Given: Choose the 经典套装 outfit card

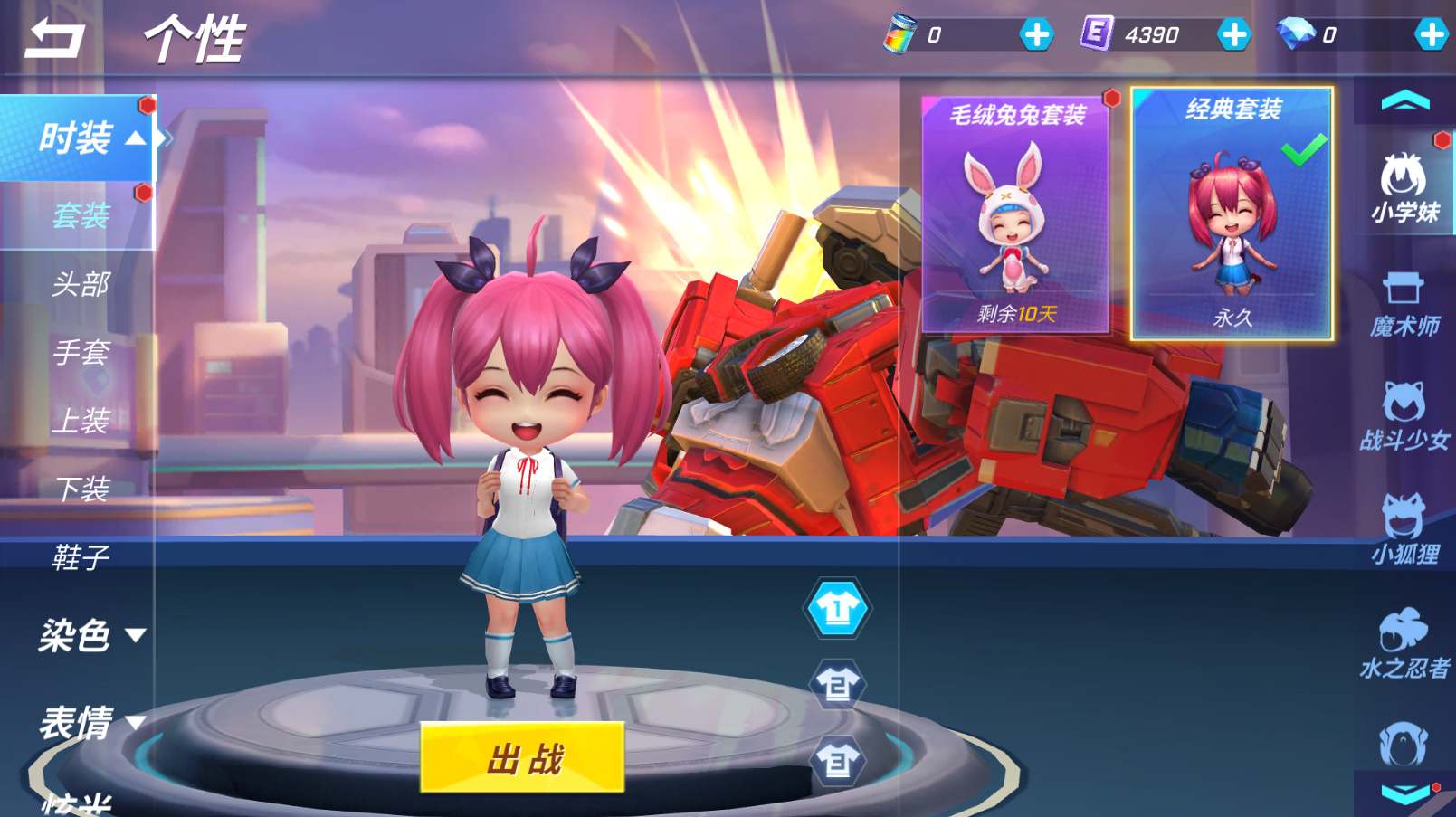Looking at the screenshot, I should point(1232,214).
